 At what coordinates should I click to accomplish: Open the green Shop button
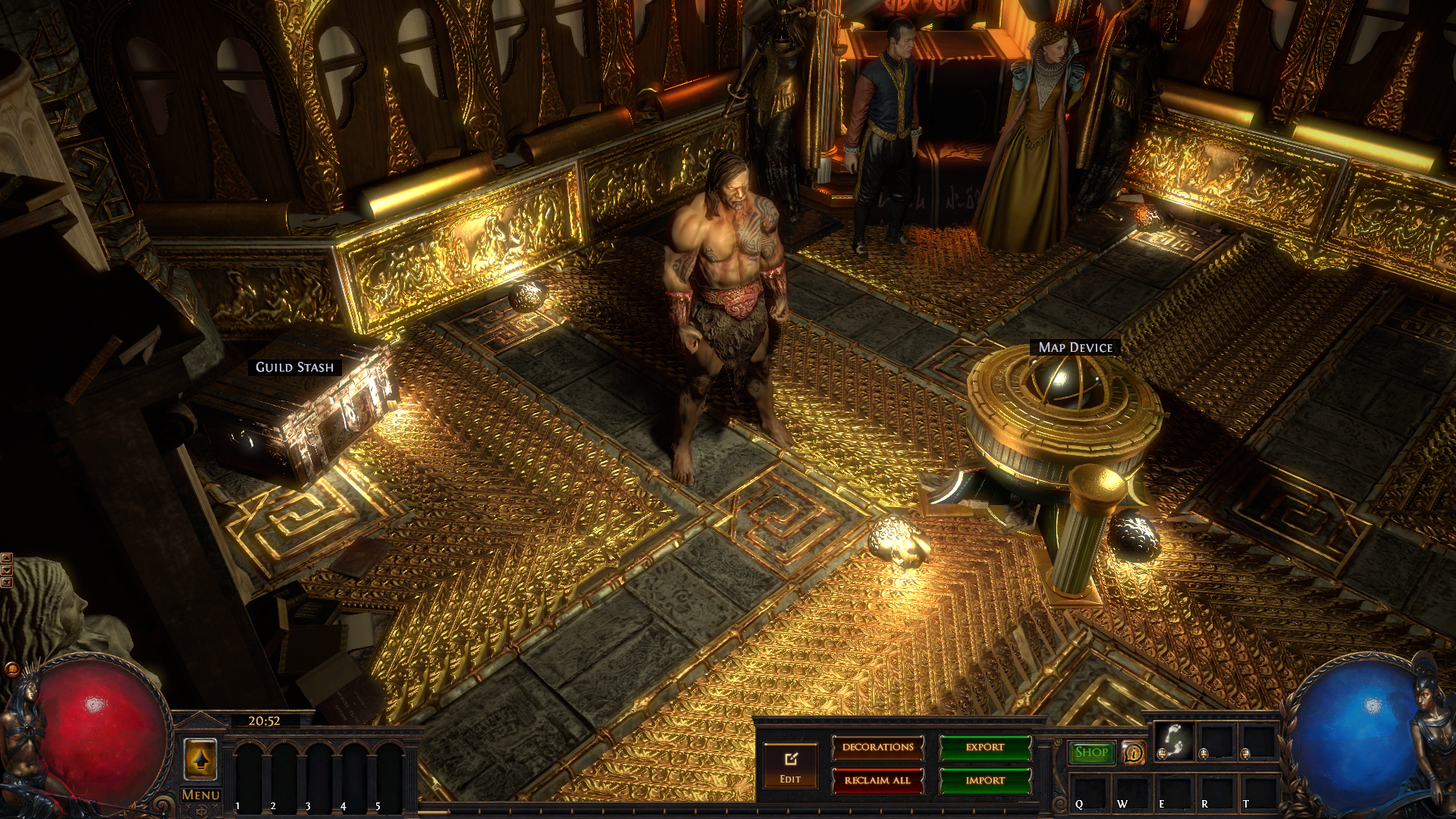1091,752
